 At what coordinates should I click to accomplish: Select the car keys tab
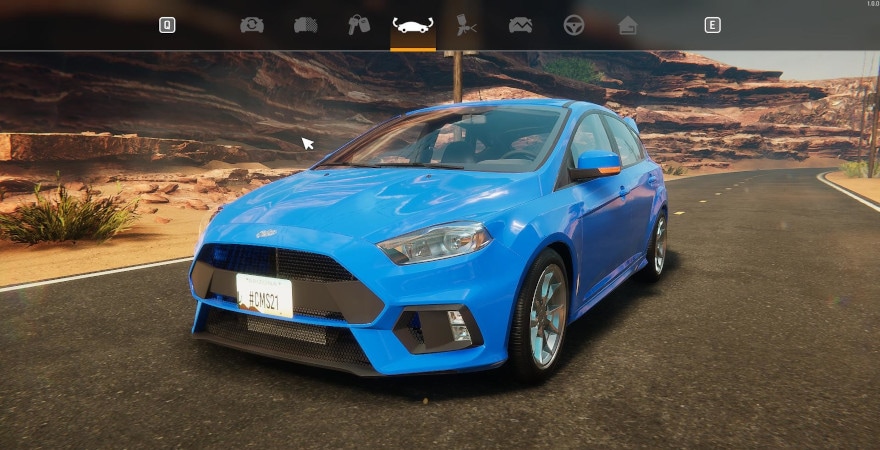pyautogui.click(x=359, y=25)
